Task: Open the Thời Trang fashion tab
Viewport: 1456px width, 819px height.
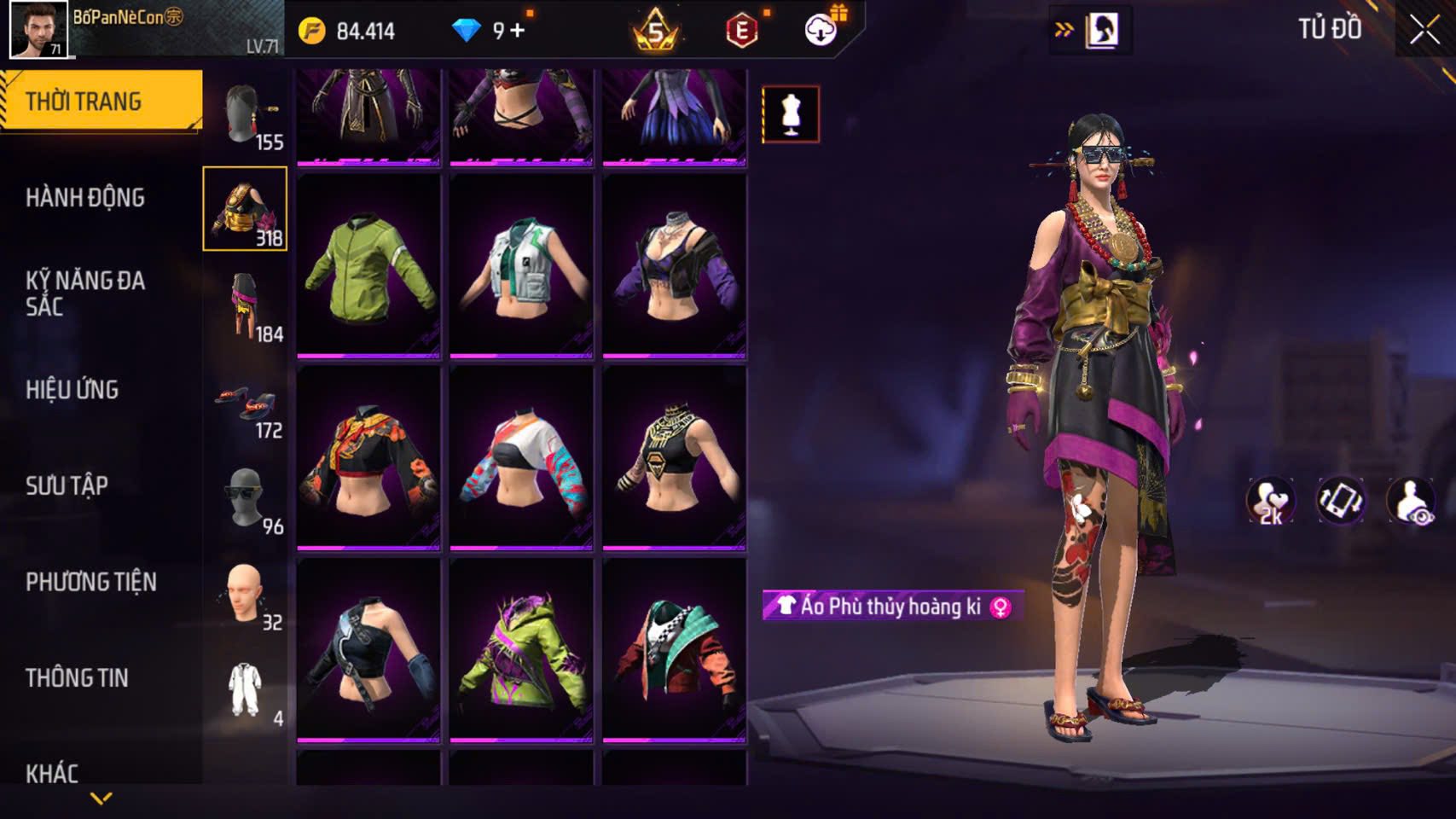Action: 101,102
